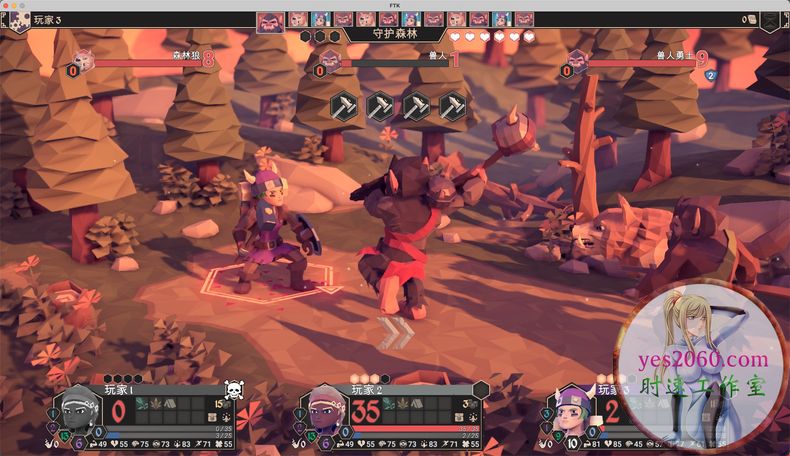Click the large first portrait in turn order

[x=270, y=20]
